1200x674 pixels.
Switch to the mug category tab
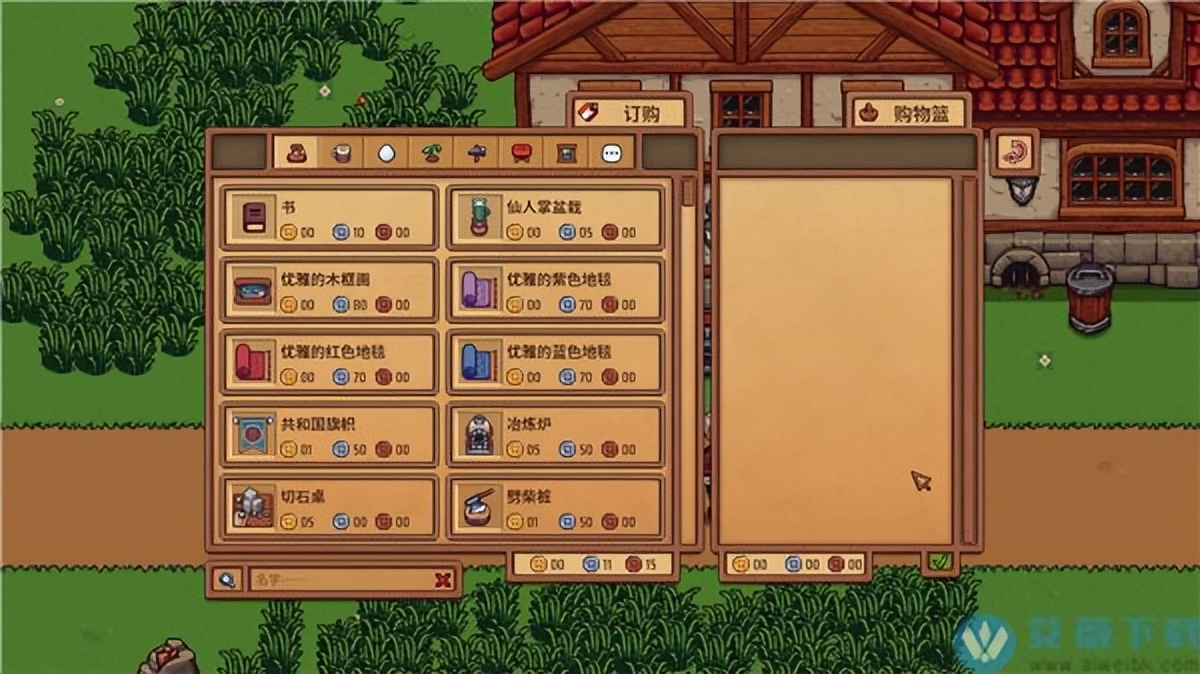341,153
